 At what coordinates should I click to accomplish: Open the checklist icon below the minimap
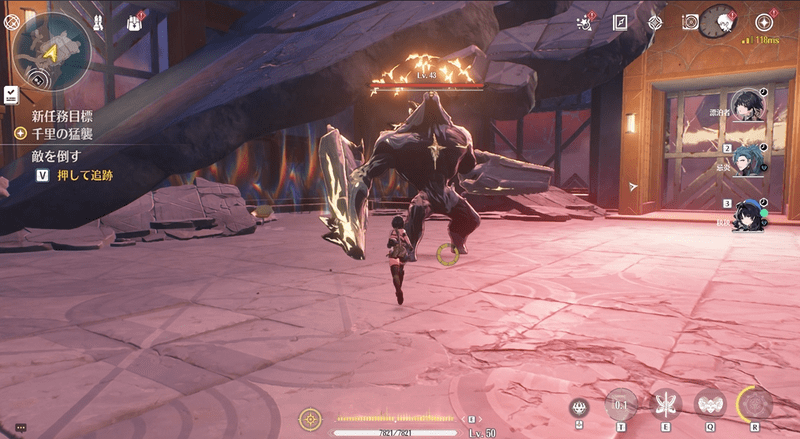10,95
